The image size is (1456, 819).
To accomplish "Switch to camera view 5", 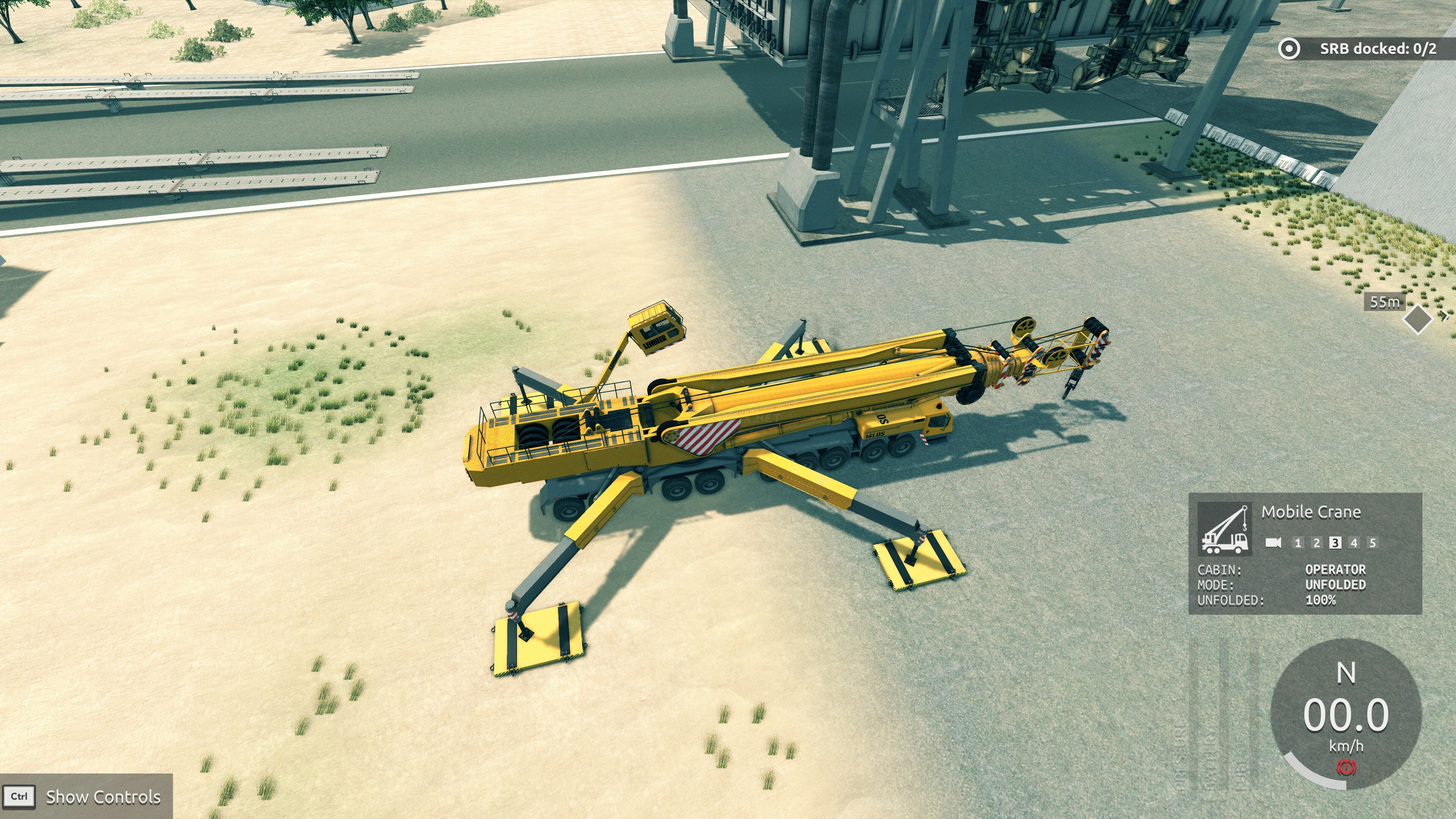I will click(x=1372, y=543).
